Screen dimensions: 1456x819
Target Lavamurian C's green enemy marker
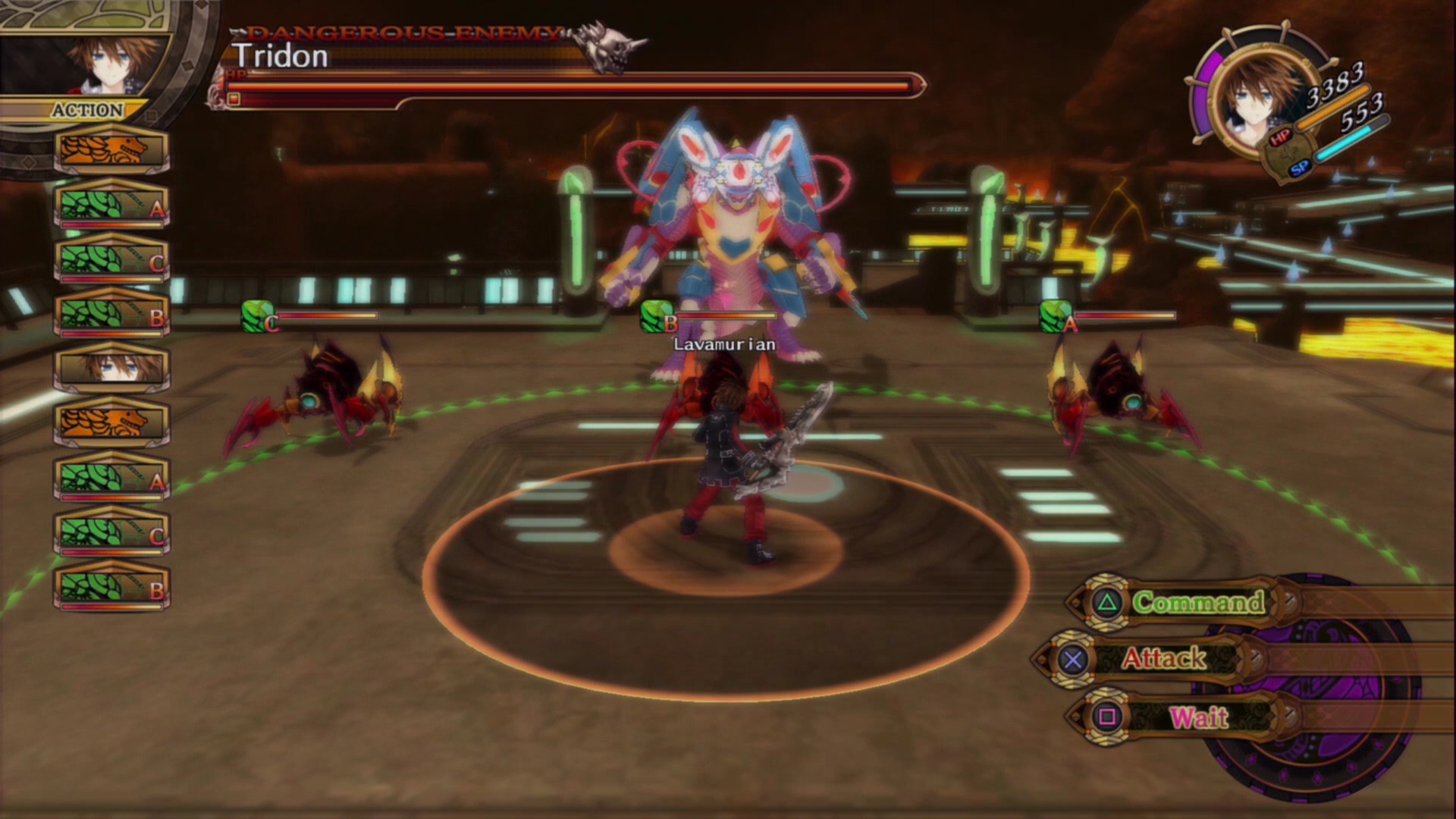point(256,315)
